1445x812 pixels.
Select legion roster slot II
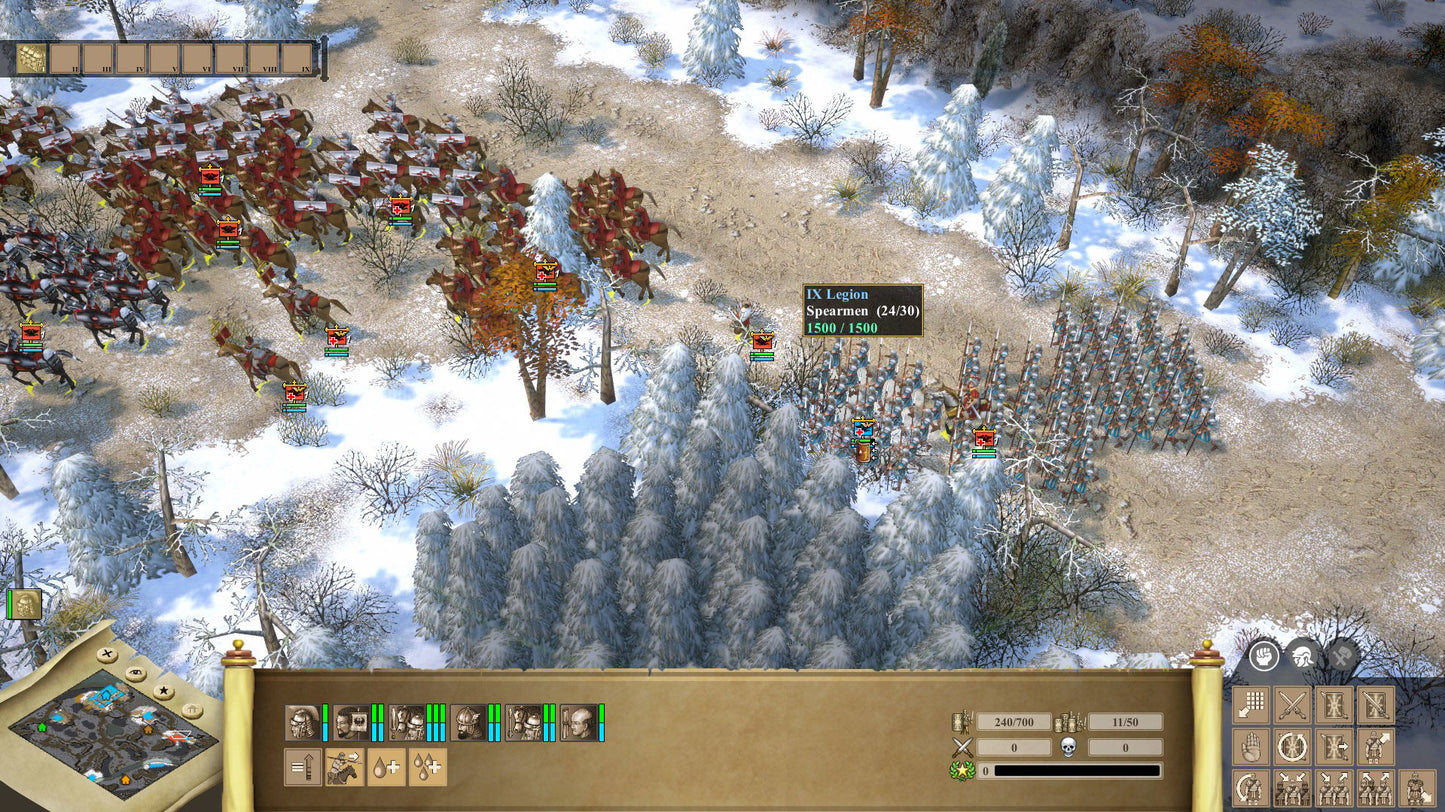(x=65, y=58)
